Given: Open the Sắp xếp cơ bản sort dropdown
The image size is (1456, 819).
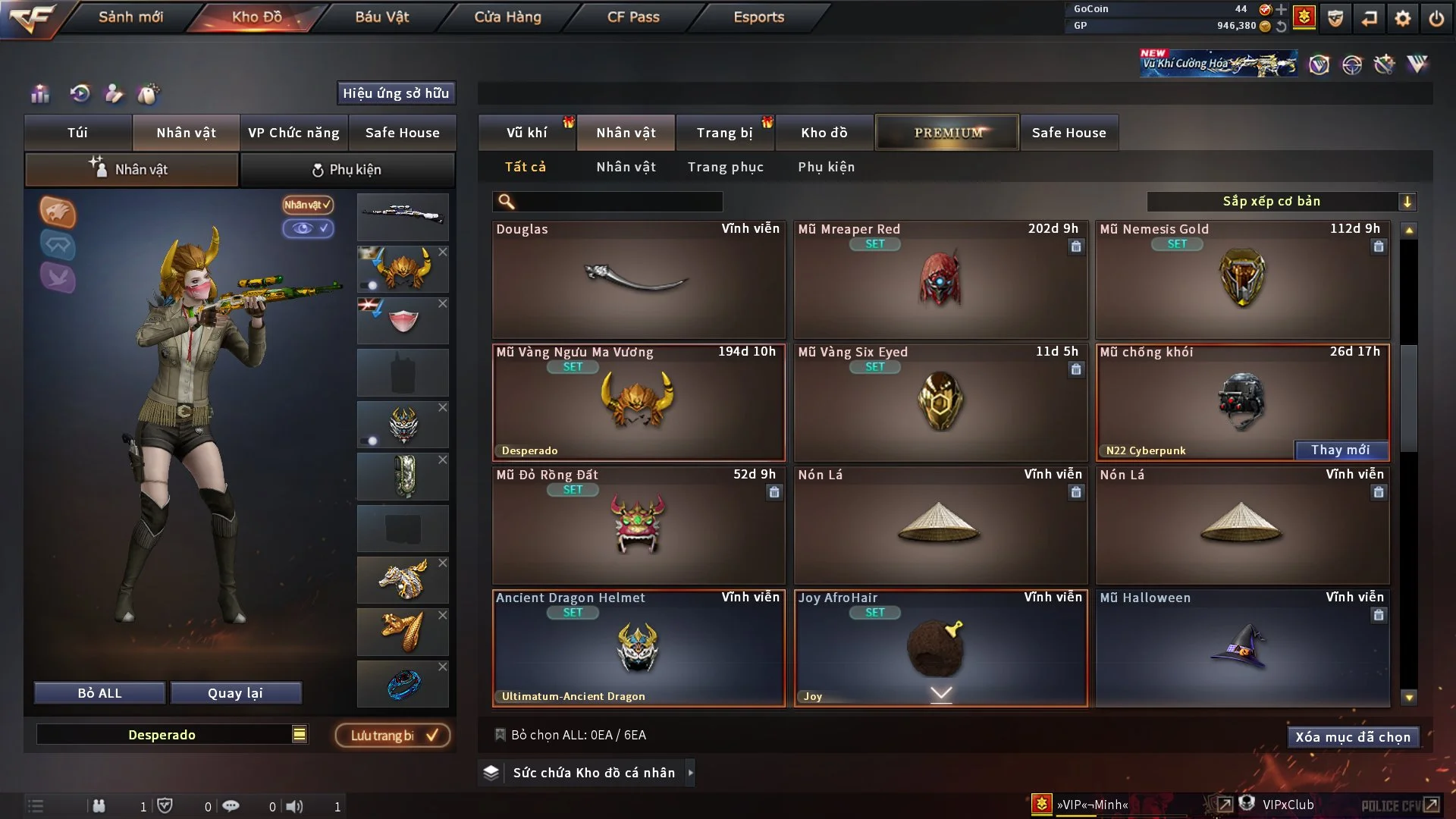Looking at the screenshot, I should [x=1281, y=202].
